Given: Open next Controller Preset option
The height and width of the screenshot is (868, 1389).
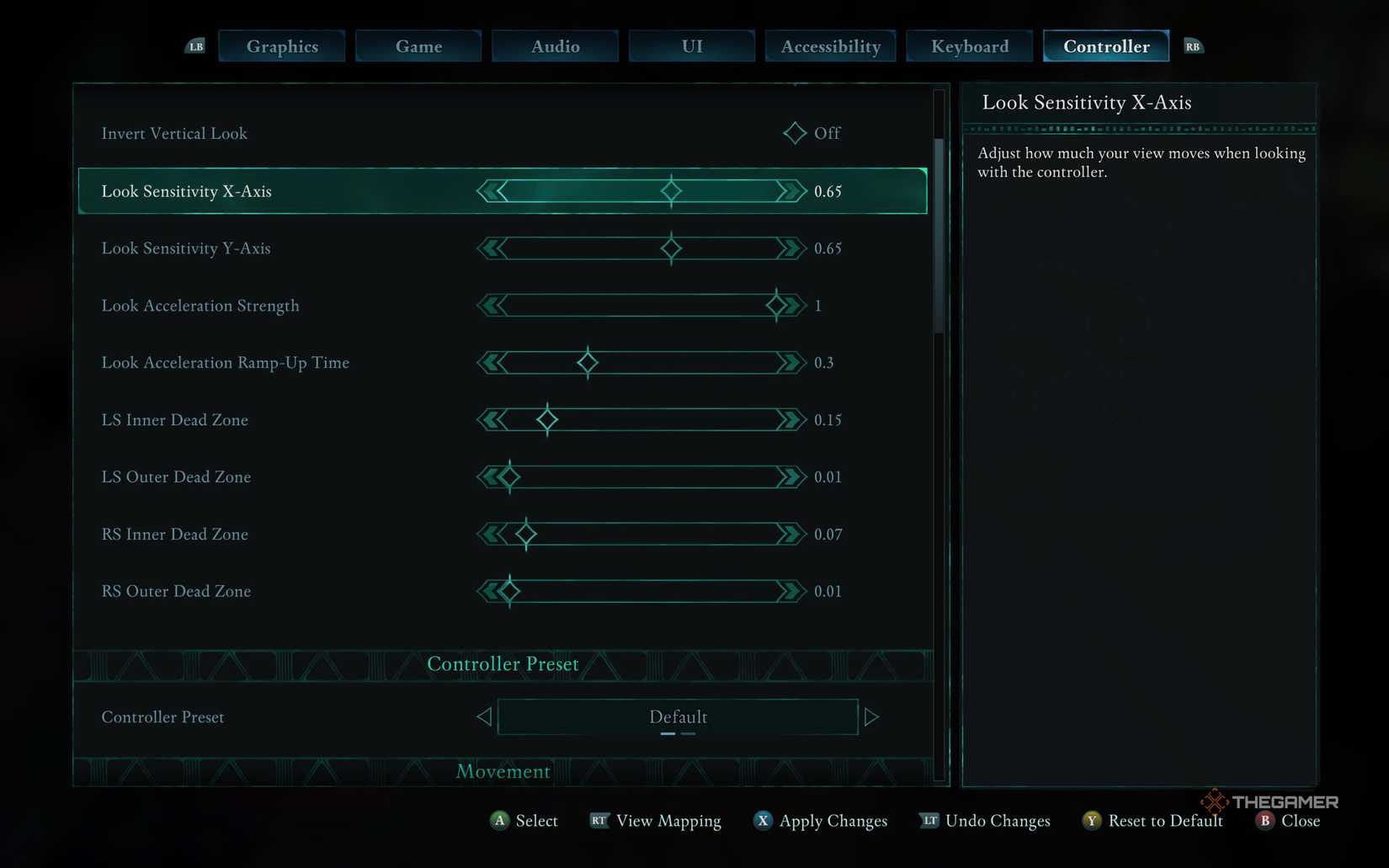Looking at the screenshot, I should [x=873, y=716].
